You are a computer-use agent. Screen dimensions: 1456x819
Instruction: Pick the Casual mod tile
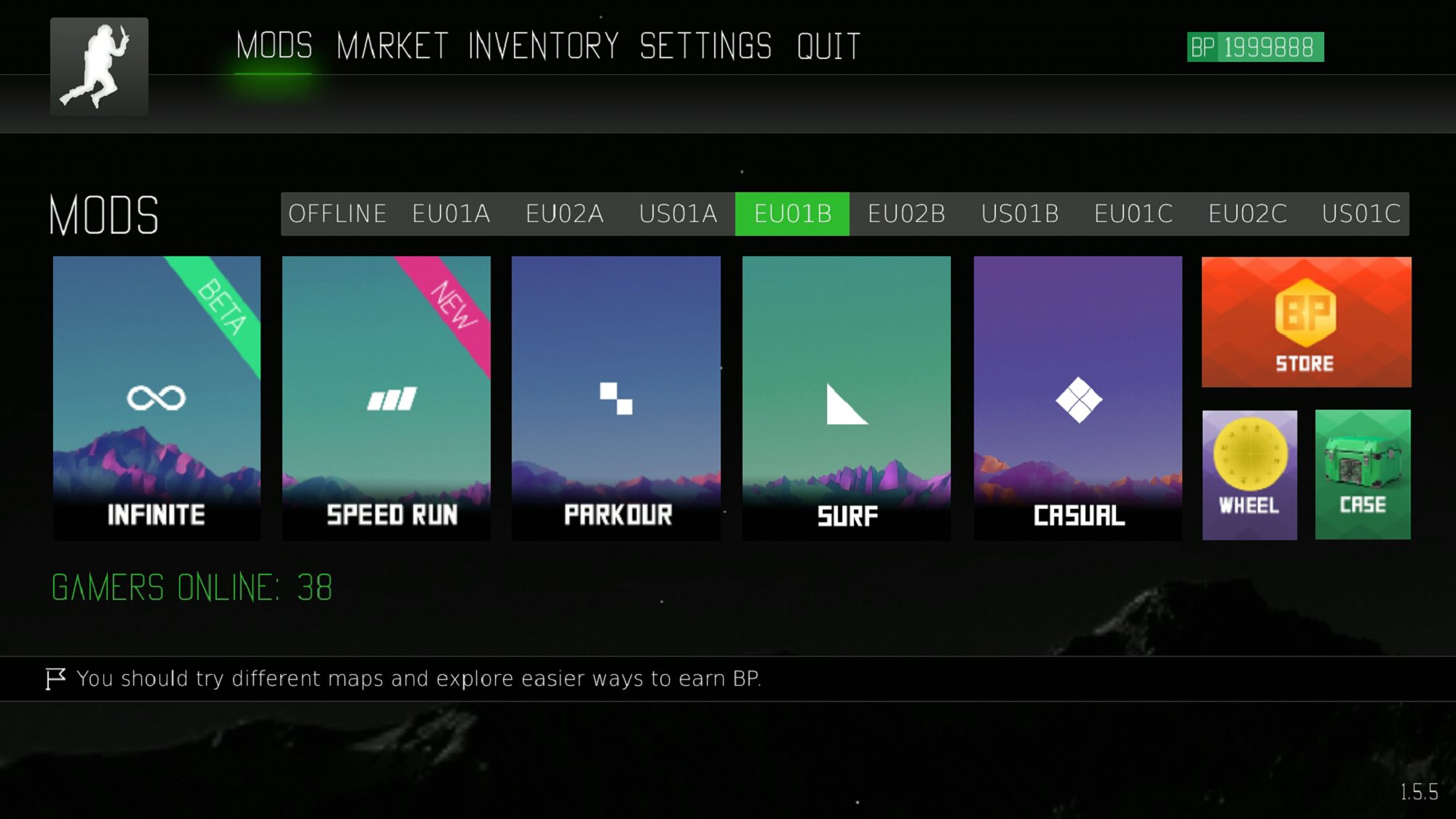(1078, 397)
